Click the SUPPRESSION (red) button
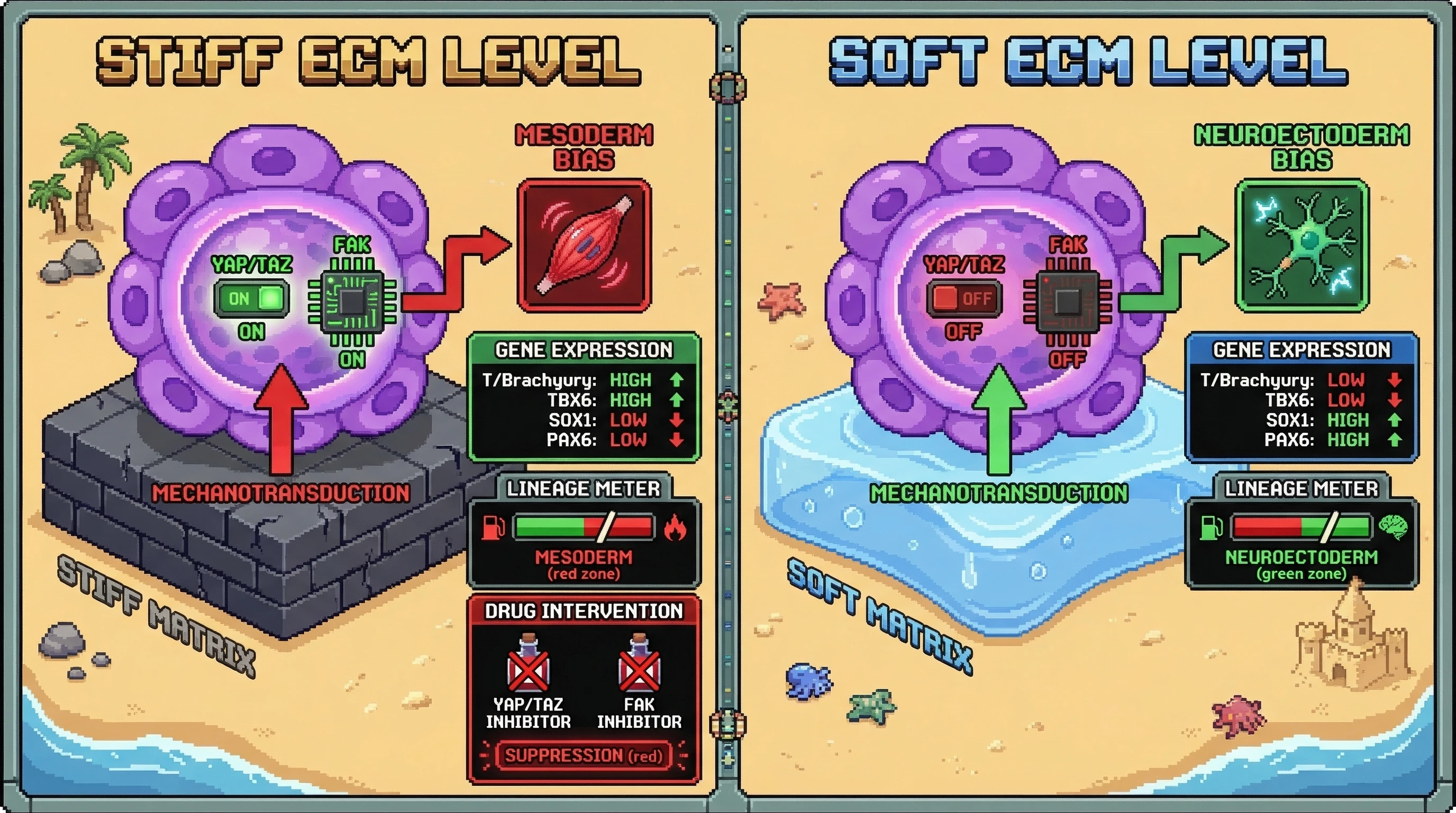Viewport: 1456px width, 813px height. (584, 755)
